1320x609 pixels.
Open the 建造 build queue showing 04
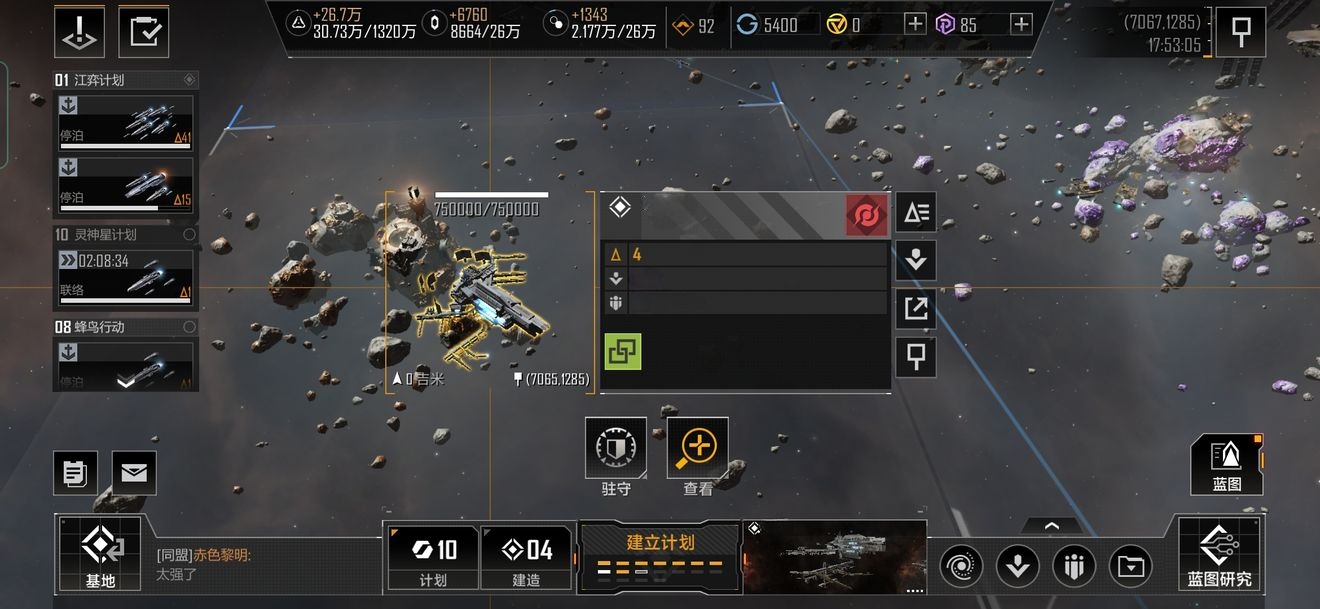(x=526, y=556)
